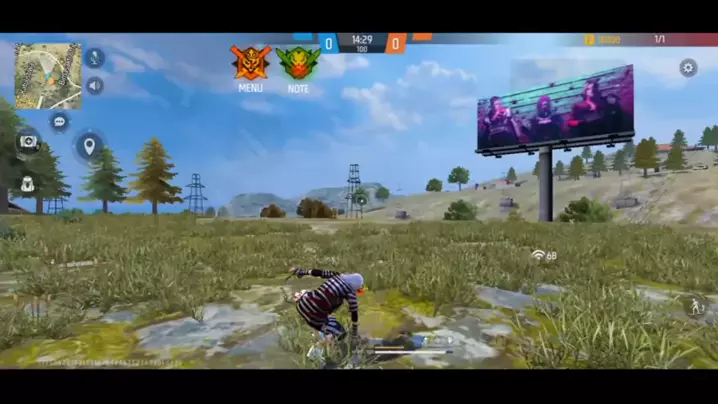The height and width of the screenshot is (404, 718).
Task: Tap the location pin marker button
Action: pos(89,147)
